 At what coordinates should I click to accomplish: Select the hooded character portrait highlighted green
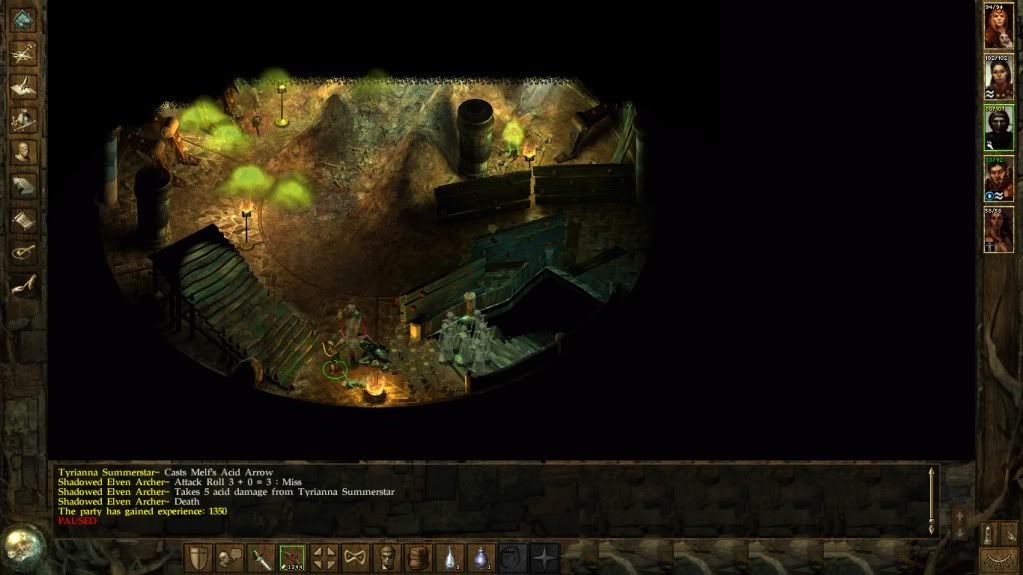[x=998, y=127]
